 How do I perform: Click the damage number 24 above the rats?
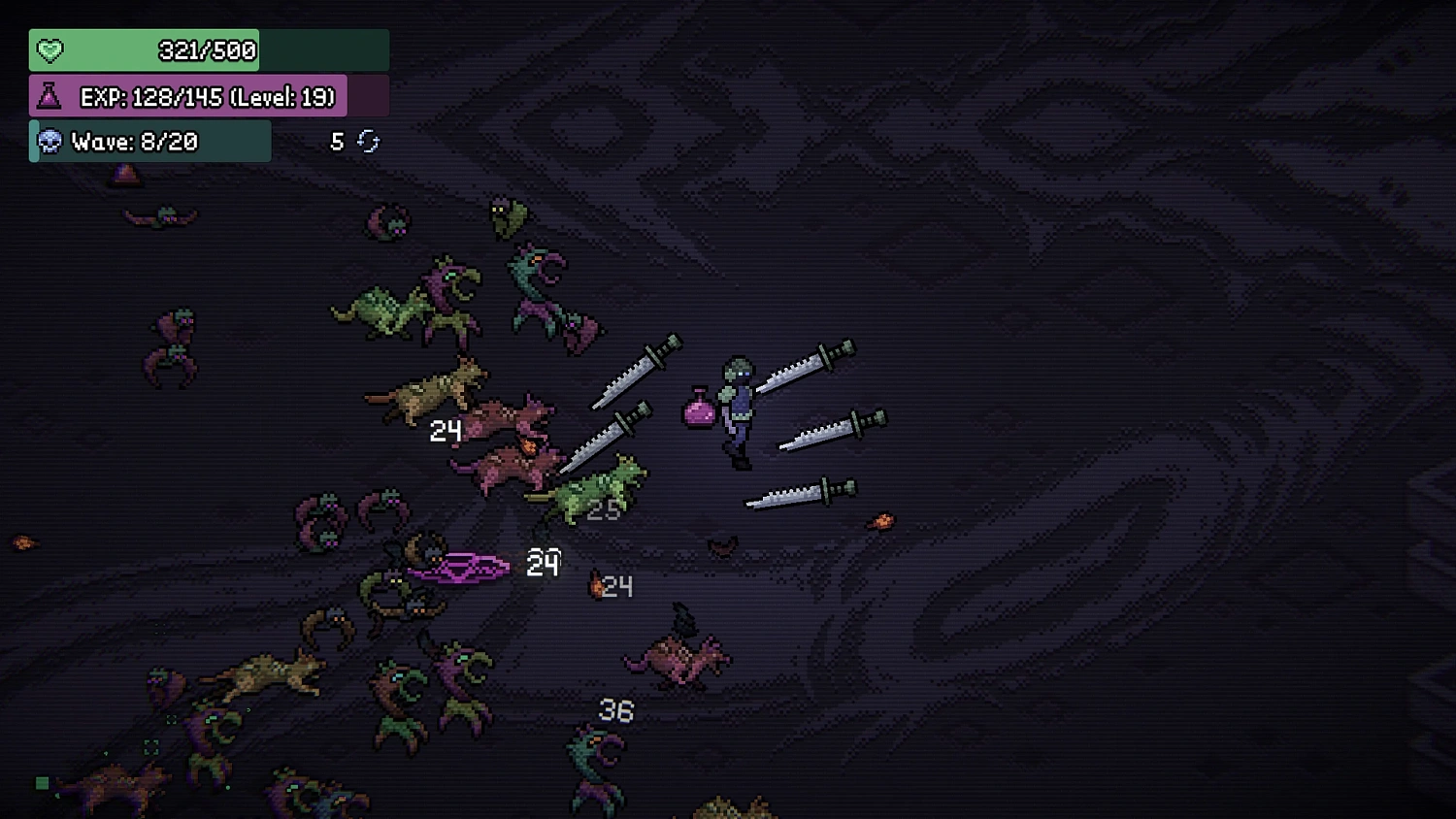tap(447, 431)
